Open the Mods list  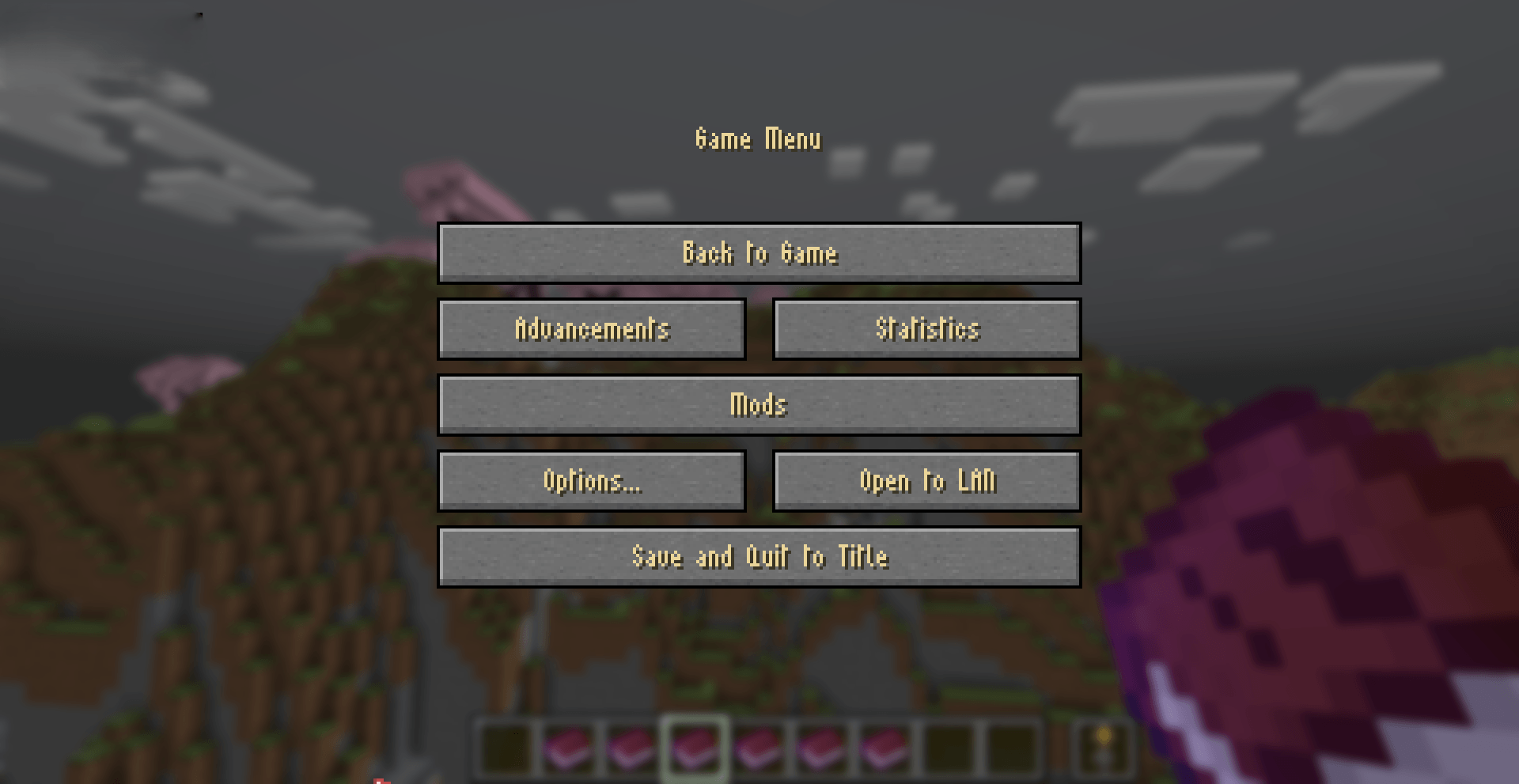point(759,404)
